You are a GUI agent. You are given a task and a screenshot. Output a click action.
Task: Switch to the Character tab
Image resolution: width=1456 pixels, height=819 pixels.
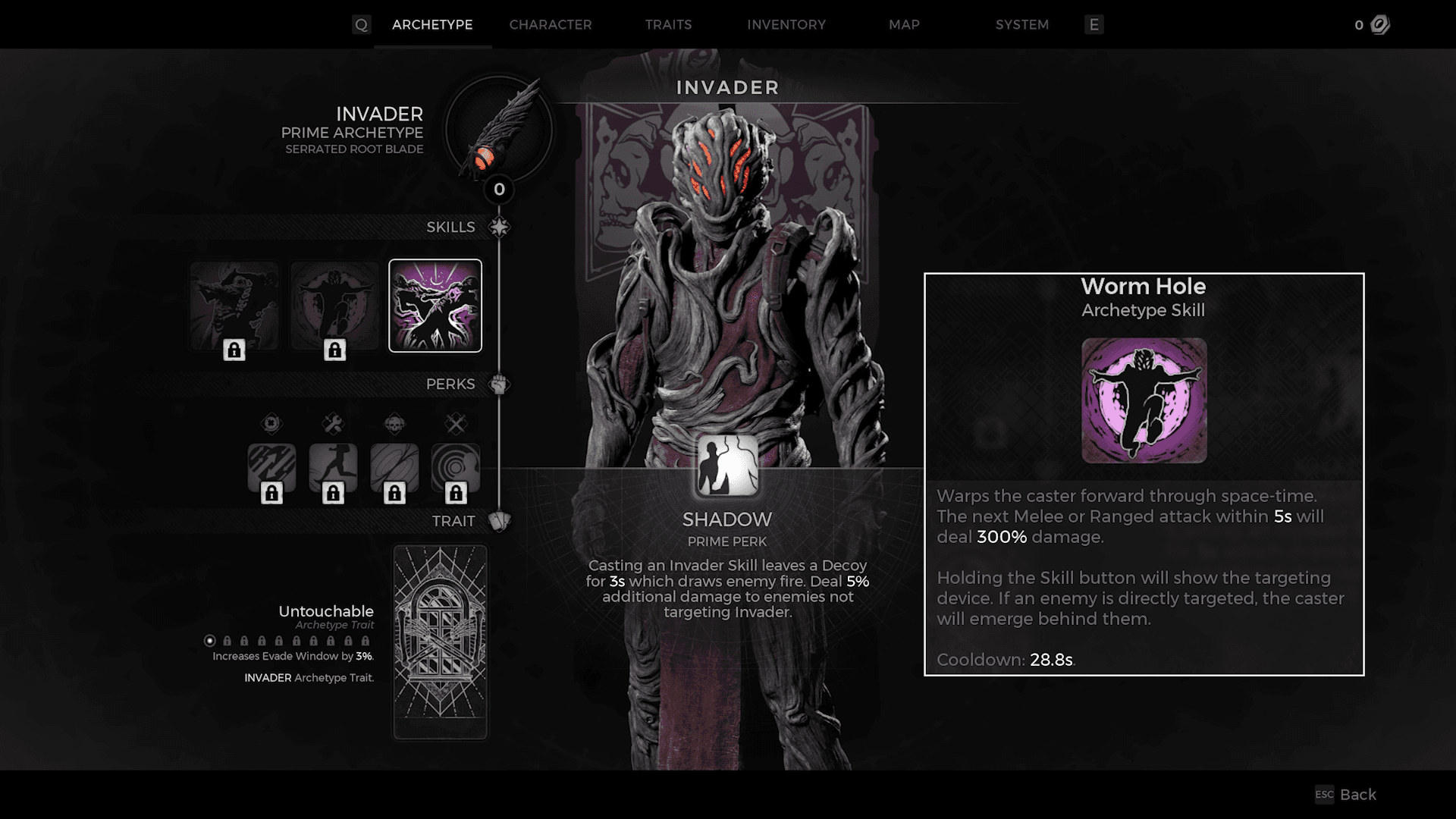point(550,25)
